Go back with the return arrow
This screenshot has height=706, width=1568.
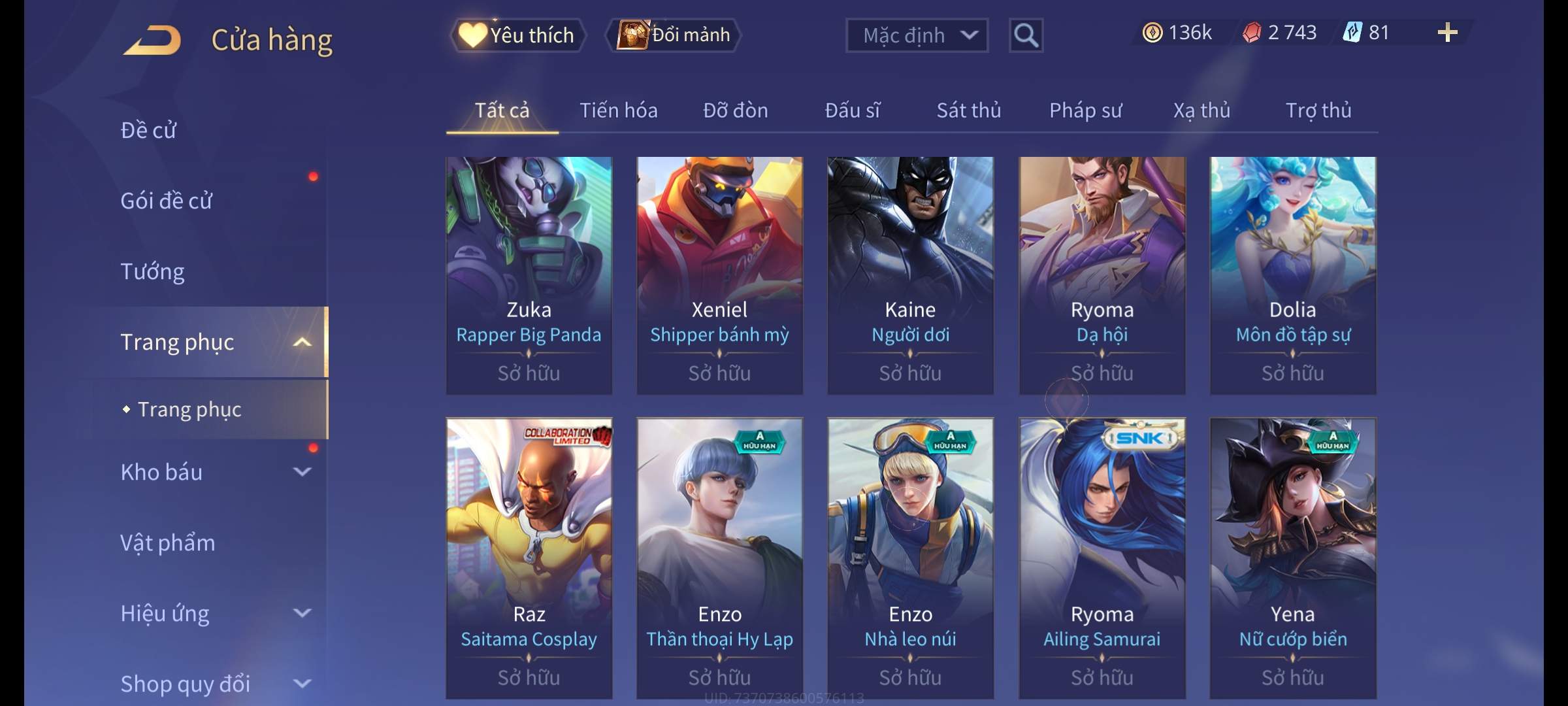[153, 40]
